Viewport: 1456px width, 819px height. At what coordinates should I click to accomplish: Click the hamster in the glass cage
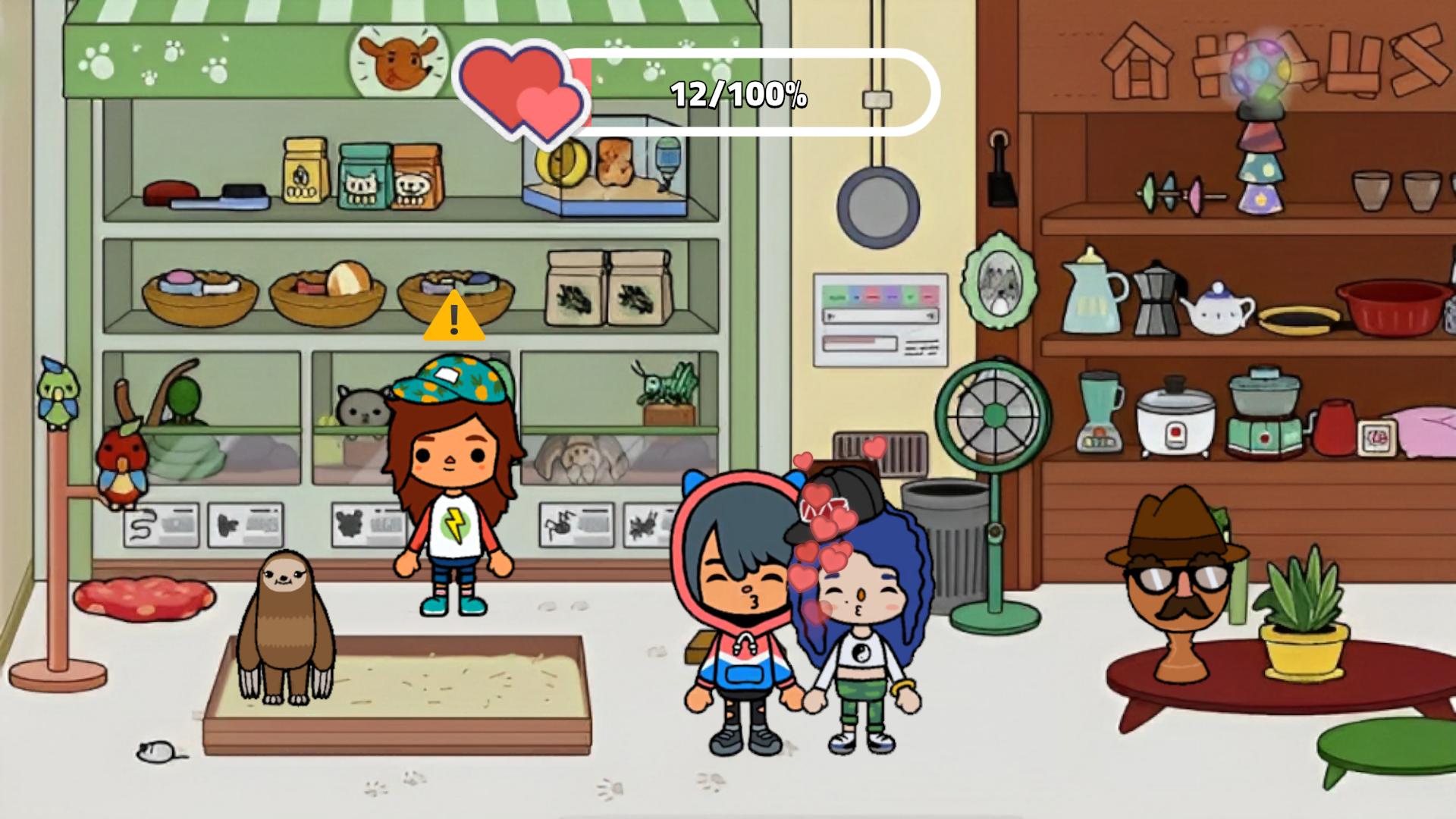pos(614,163)
